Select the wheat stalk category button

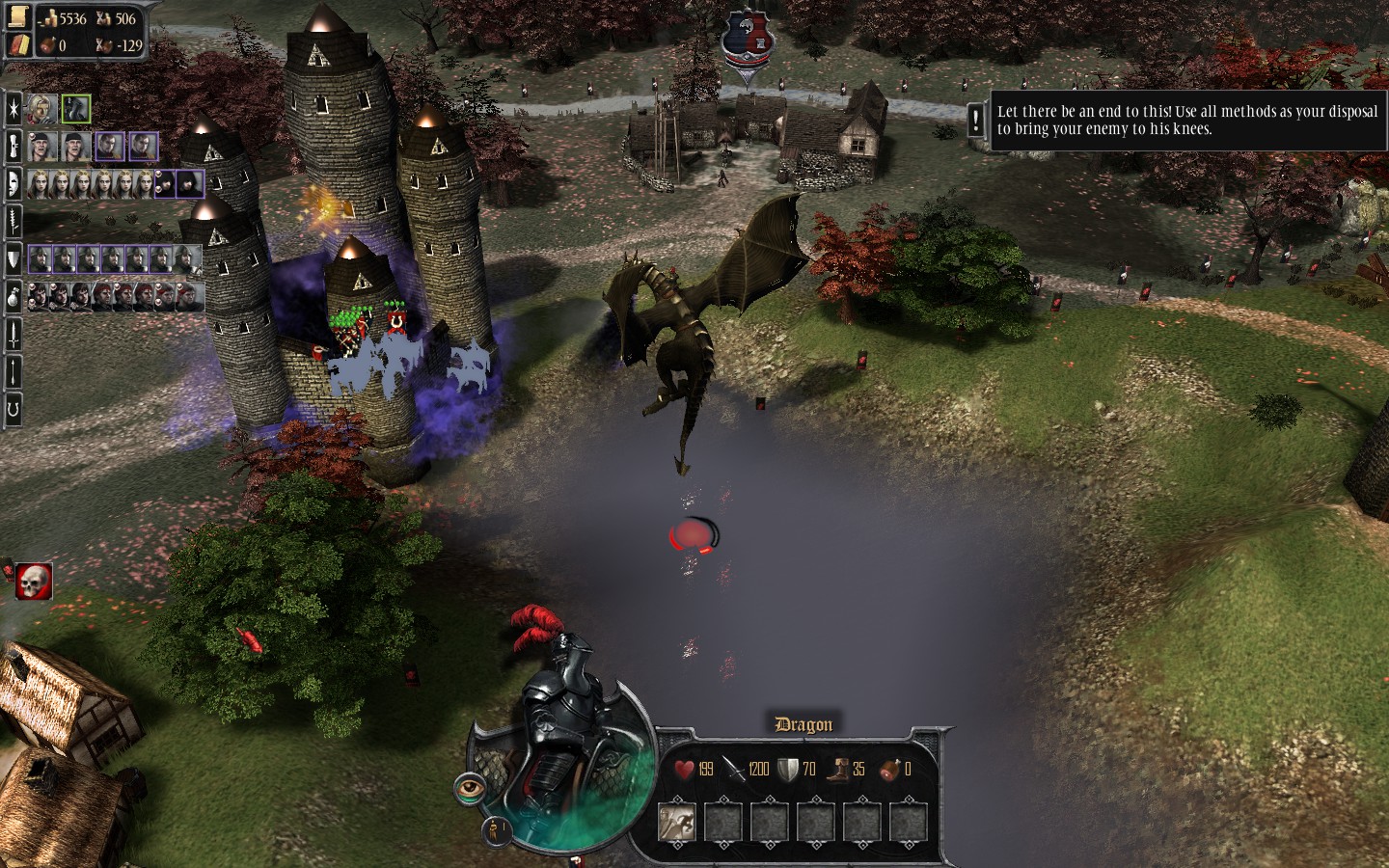point(14,221)
